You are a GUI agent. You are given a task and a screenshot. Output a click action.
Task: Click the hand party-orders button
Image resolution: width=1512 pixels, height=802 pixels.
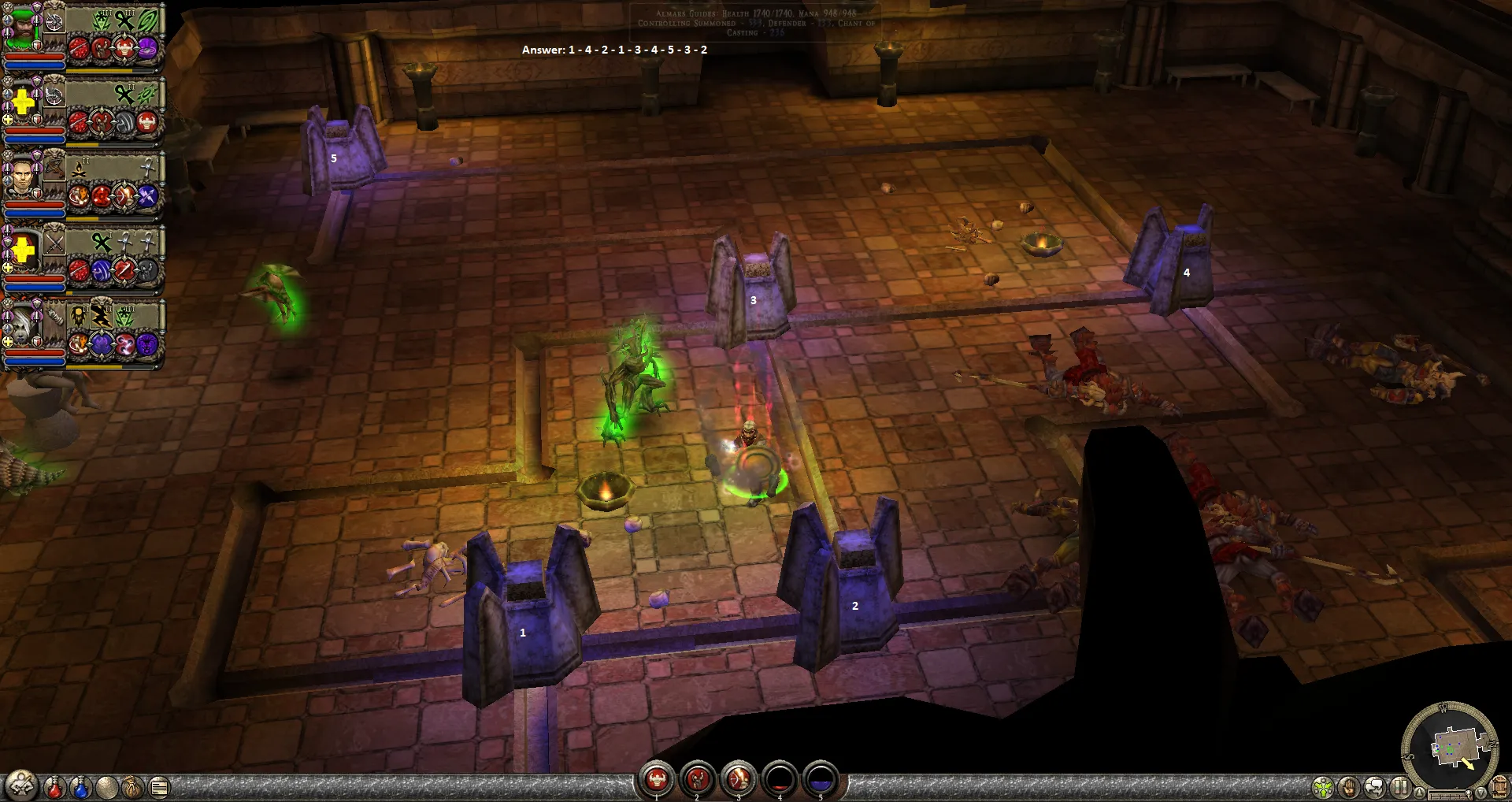pyautogui.click(x=1349, y=787)
